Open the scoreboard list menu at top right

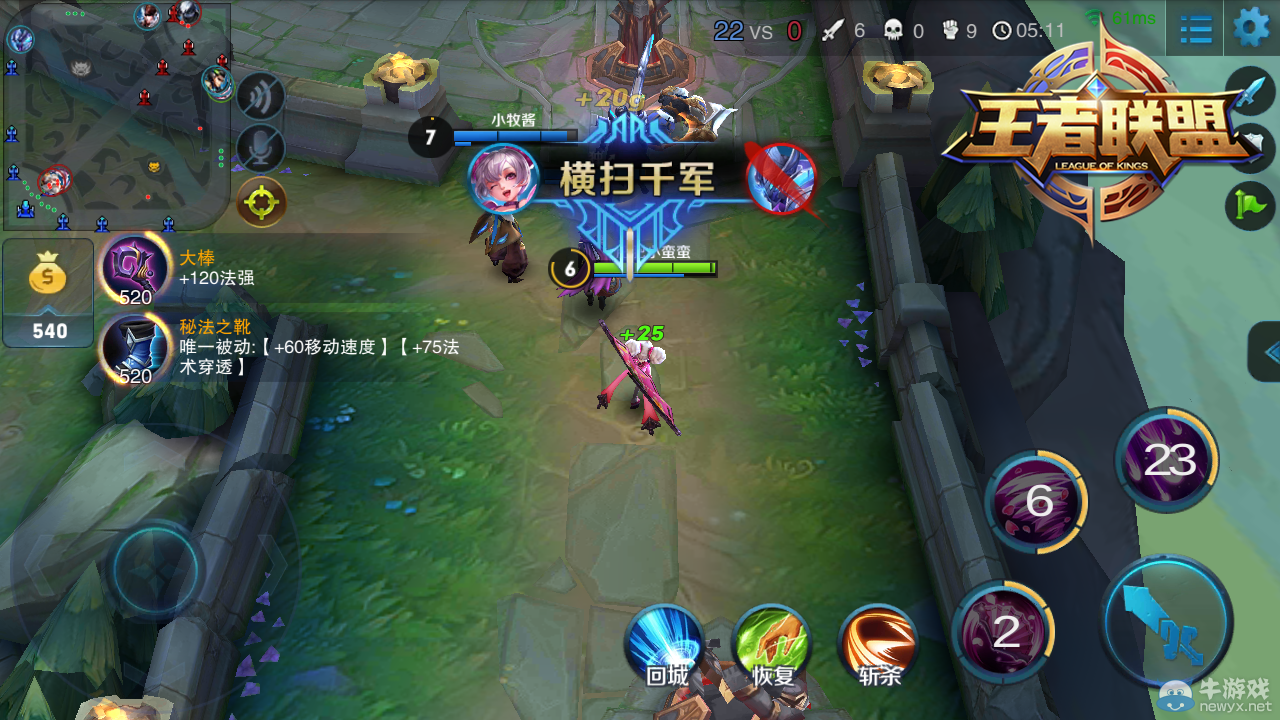point(1194,28)
